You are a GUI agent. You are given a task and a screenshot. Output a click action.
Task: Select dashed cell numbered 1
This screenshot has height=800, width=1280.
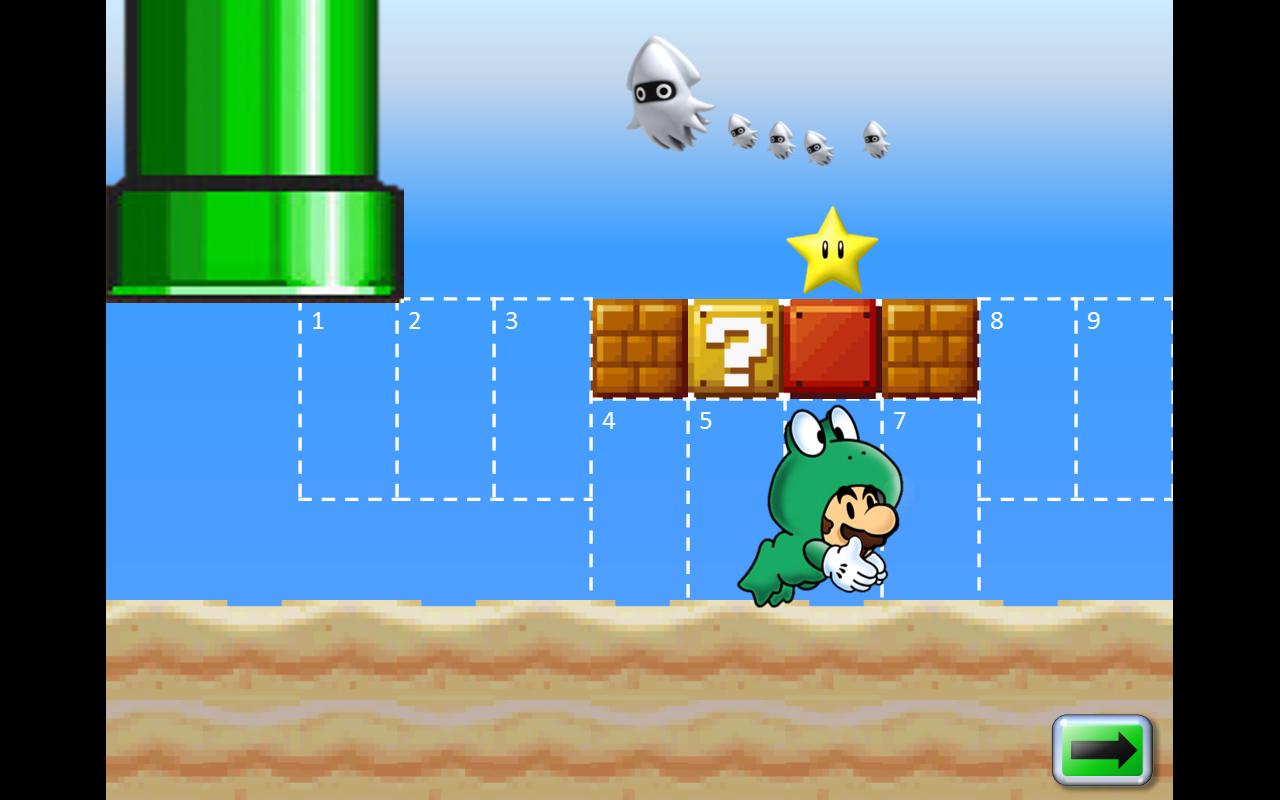pyautogui.click(x=348, y=400)
